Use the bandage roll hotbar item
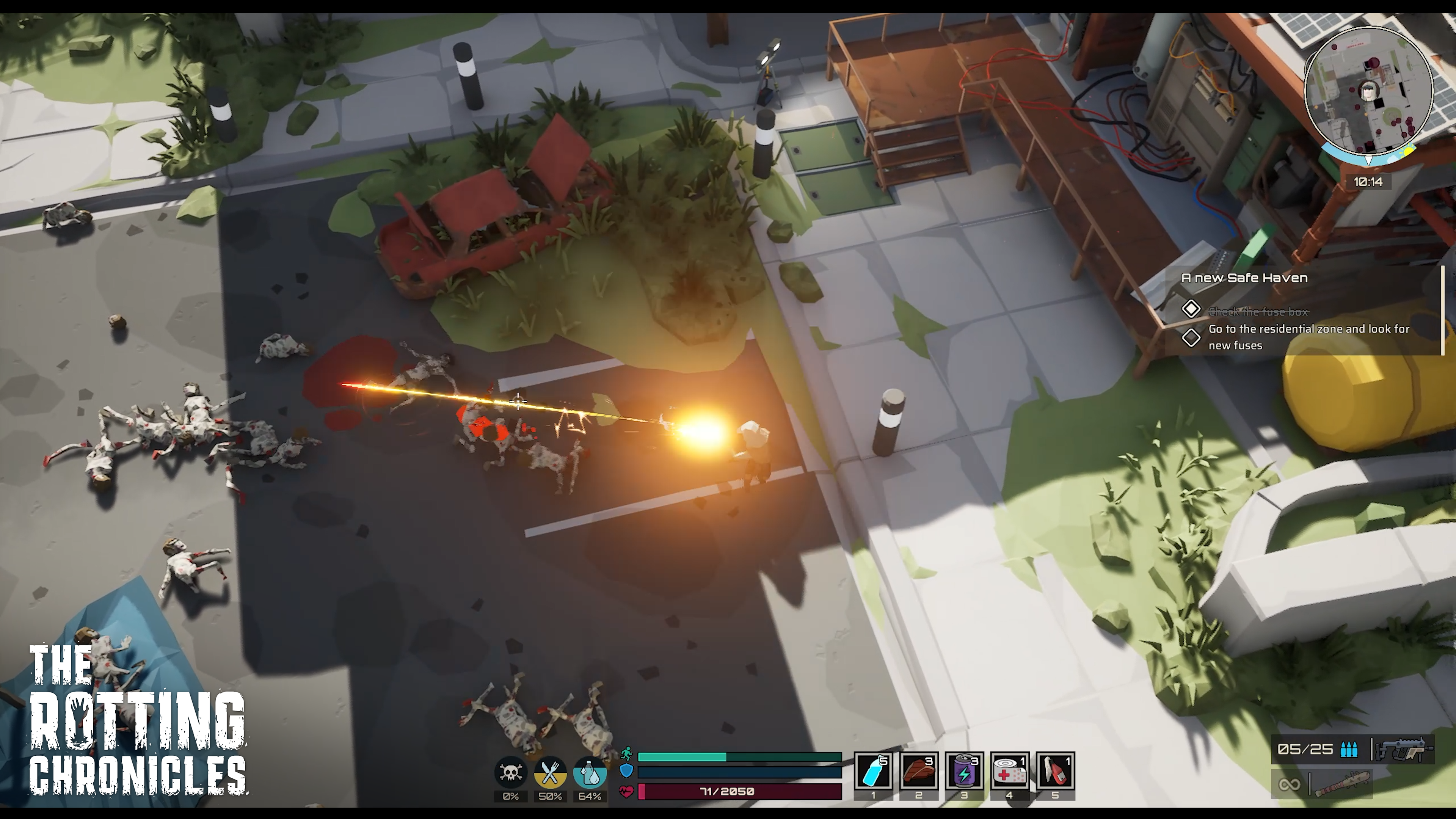1456x819 pixels. (1009, 771)
